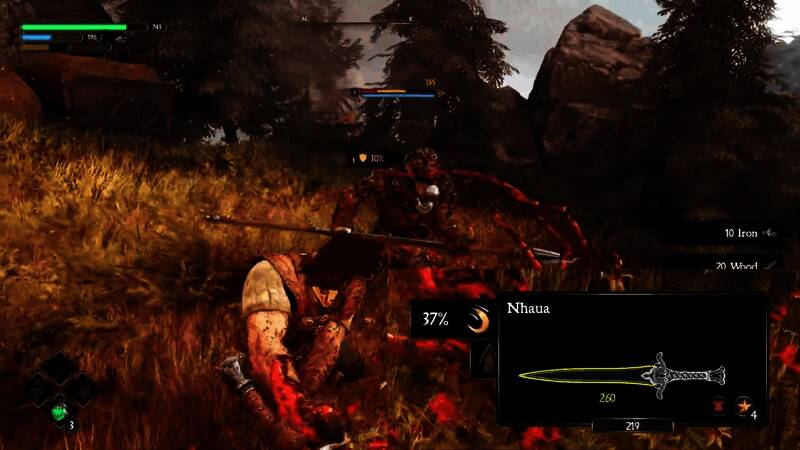Image resolution: width=800 pixels, height=450 pixels.
Task: Click the crescent moon icon beside 37%
Action: pyautogui.click(x=481, y=320)
